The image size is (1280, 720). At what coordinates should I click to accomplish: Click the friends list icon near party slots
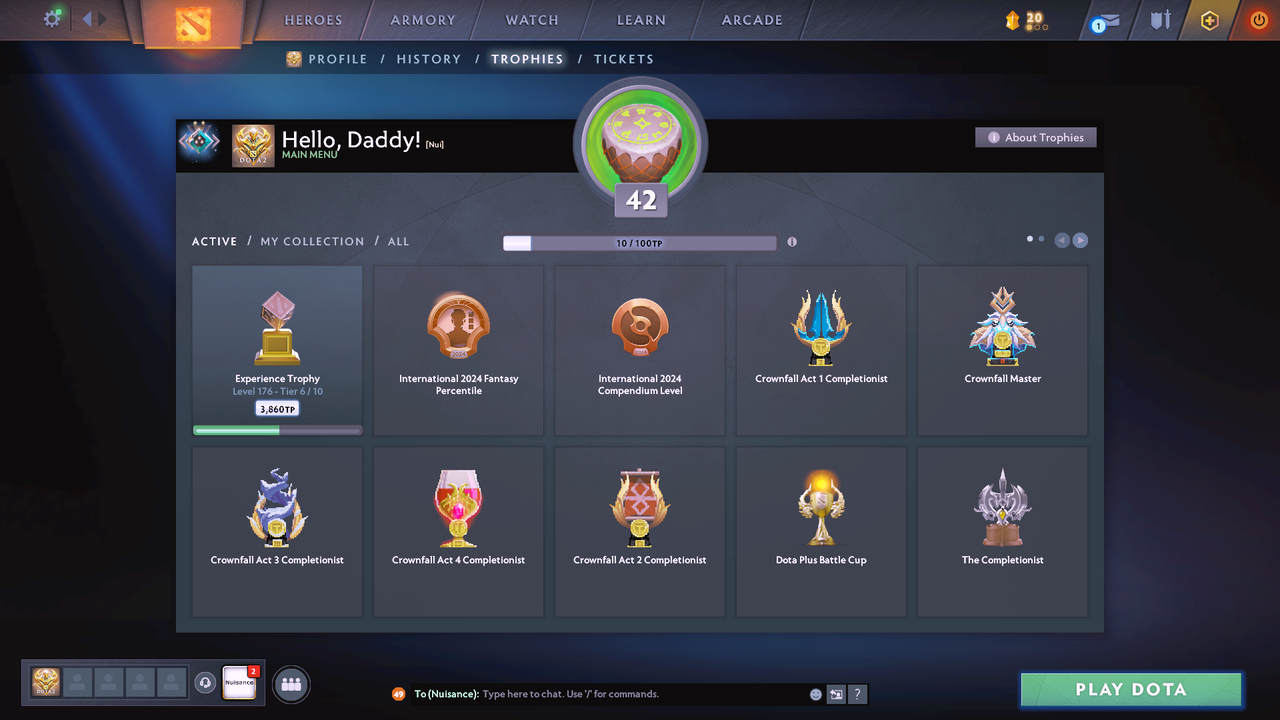coord(289,684)
